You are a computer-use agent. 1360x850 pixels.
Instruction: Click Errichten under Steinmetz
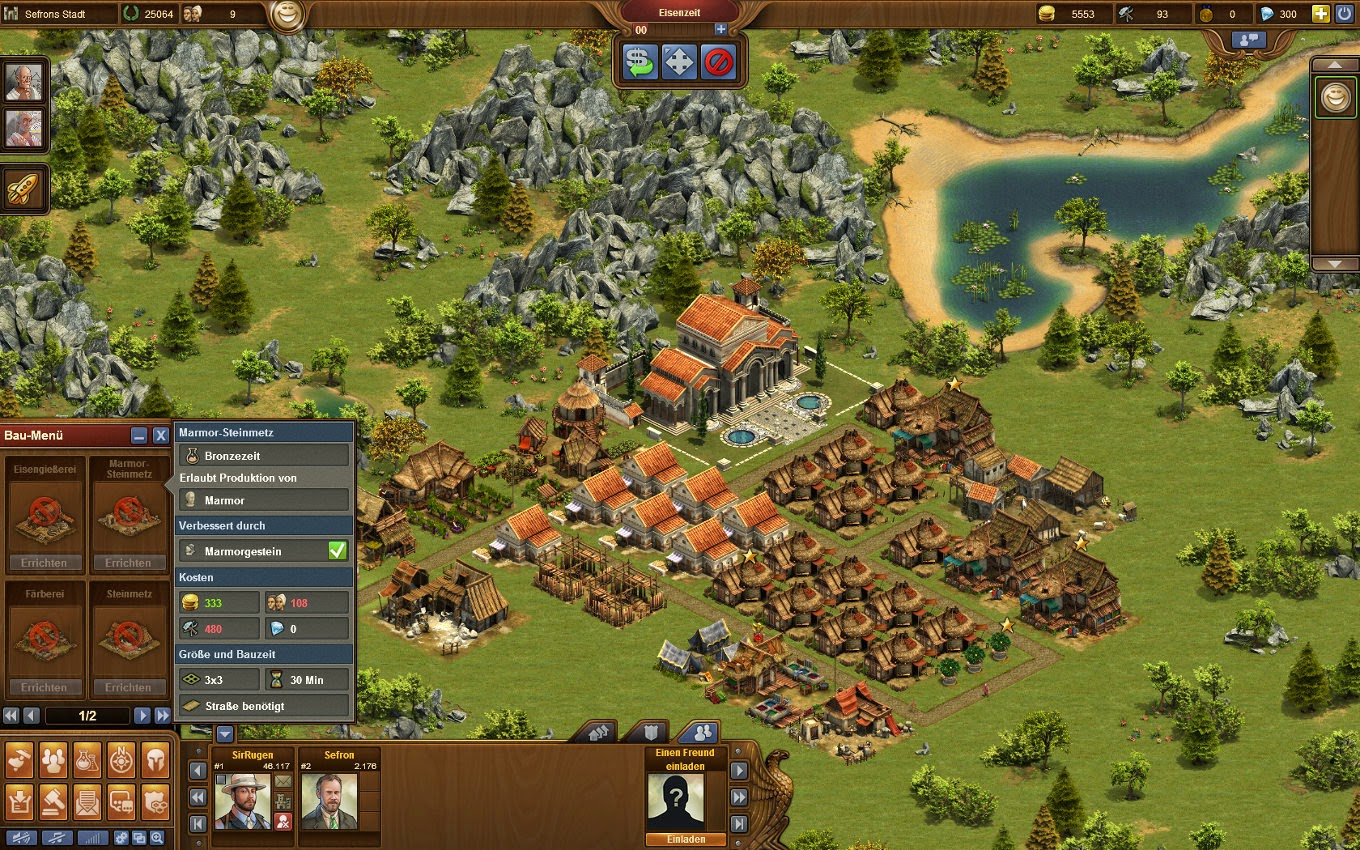[128, 687]
